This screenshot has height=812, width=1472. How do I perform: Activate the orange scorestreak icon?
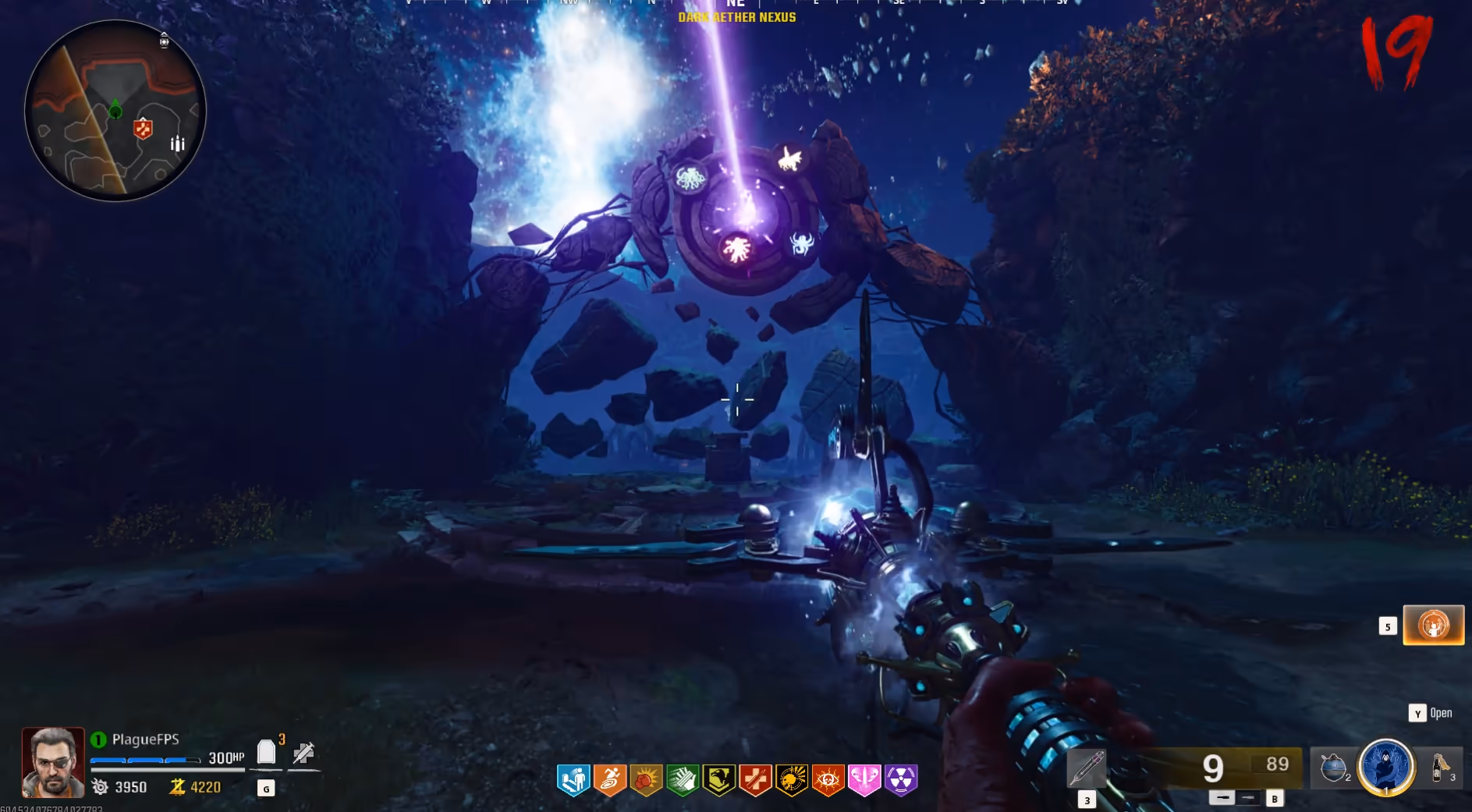[x=1433, y=625]
